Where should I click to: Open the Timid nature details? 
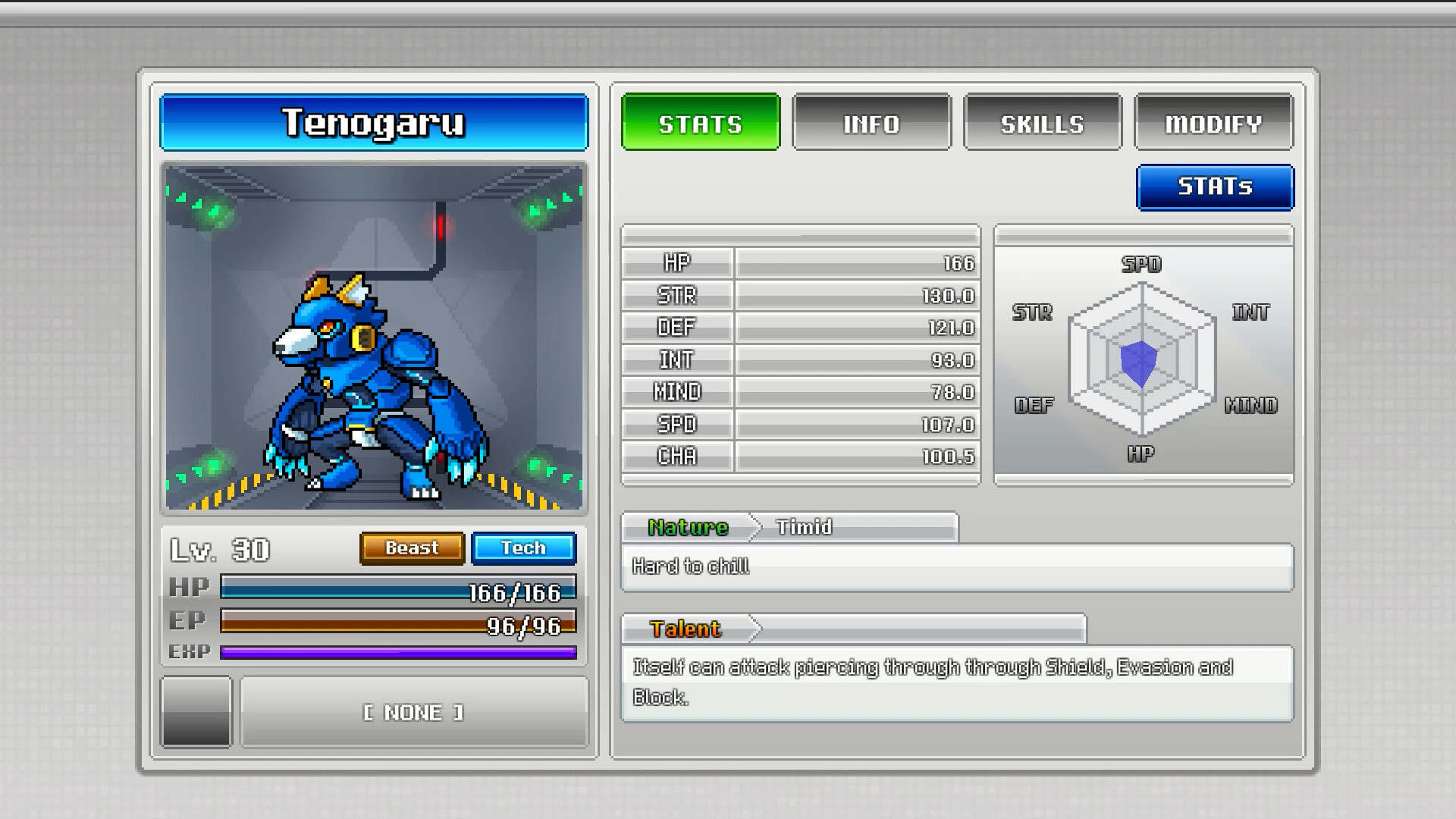pyautogui.click(x=802, y=526)
